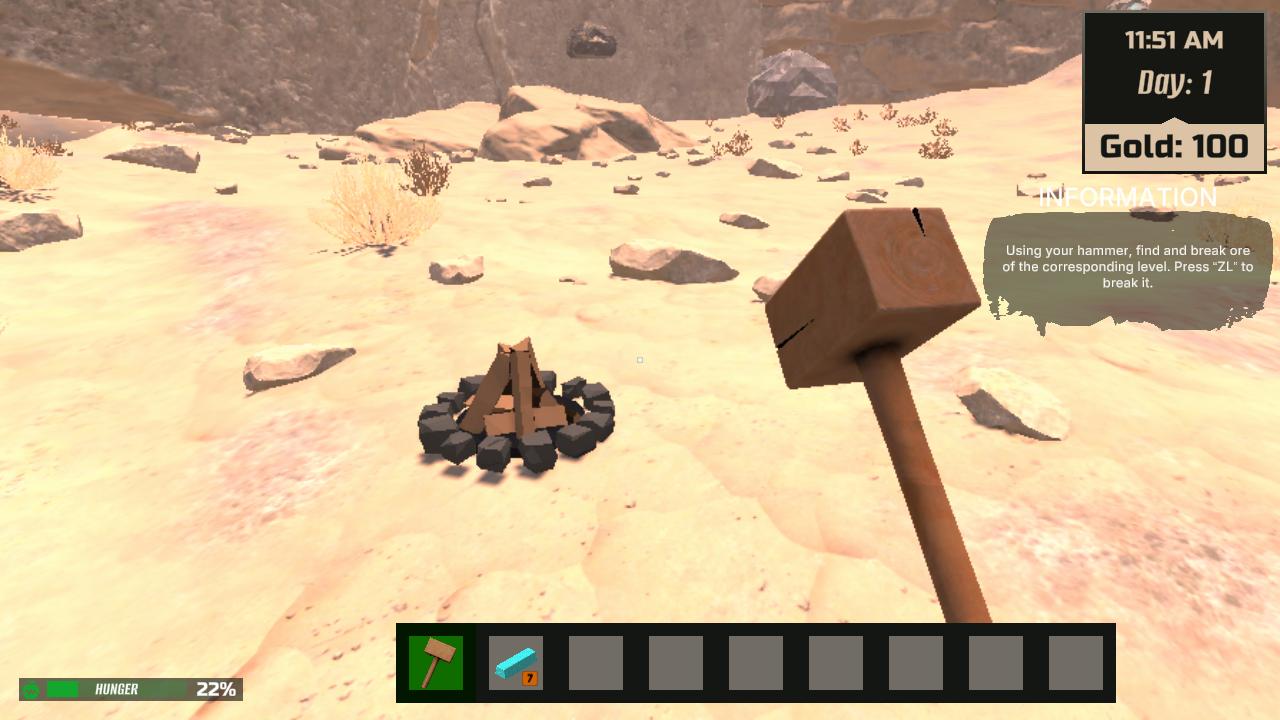Click the crosshair at screen center
The height and width of the screenshot is (720, 1280).
[640, 360]
